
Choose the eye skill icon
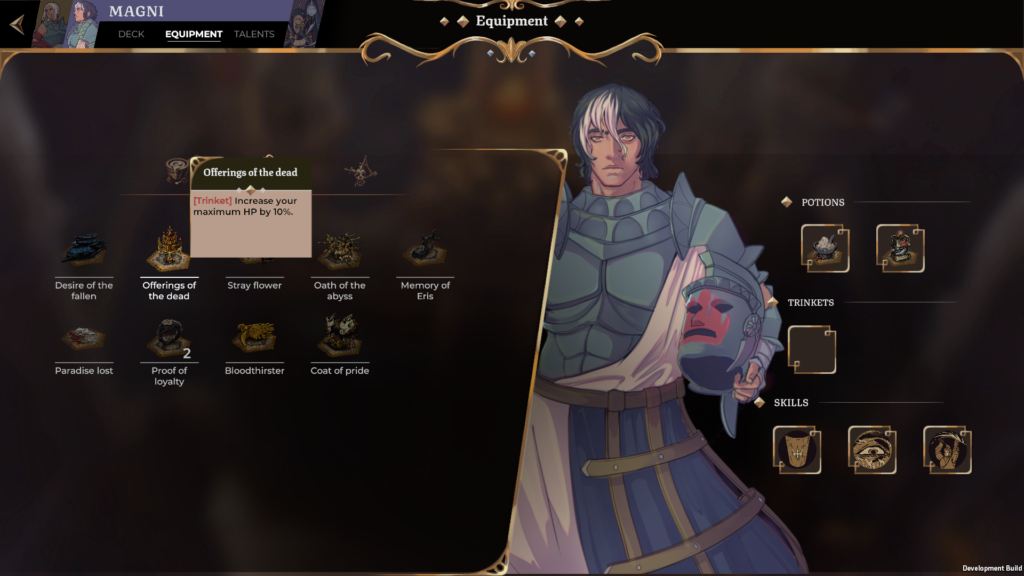tap(872, 450)
